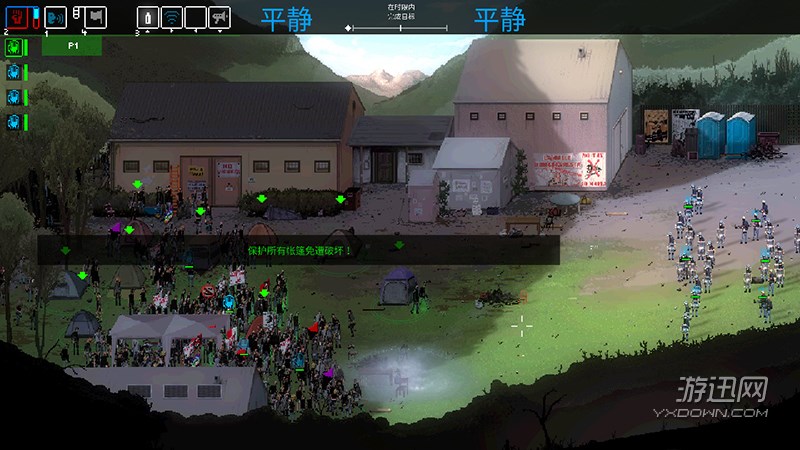This screenshot has height=450, width=800.
Task: Choose the grey flag ability icon
Action: coord(95,17)
